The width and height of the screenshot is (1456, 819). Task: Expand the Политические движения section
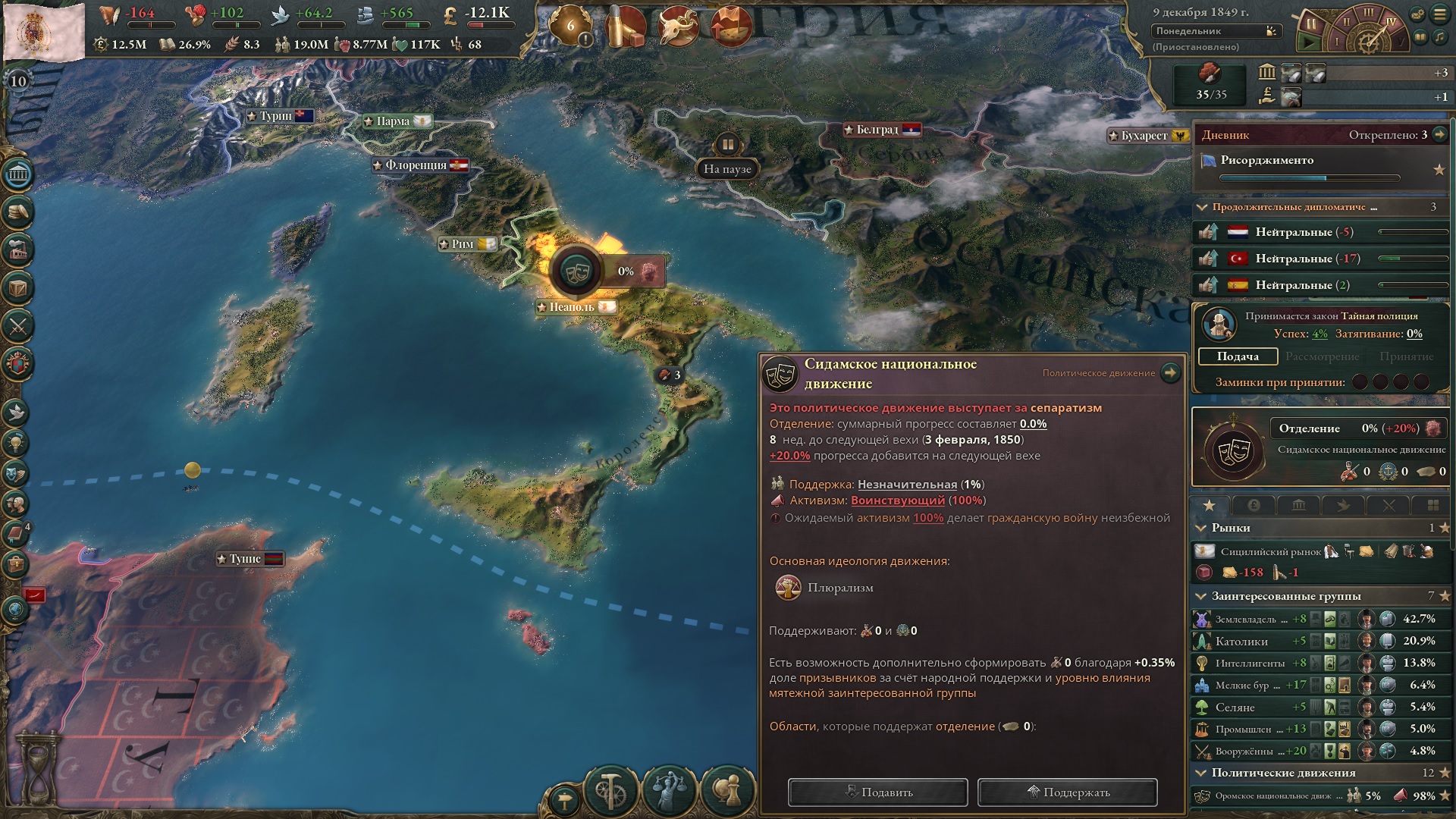point(1201,773)
